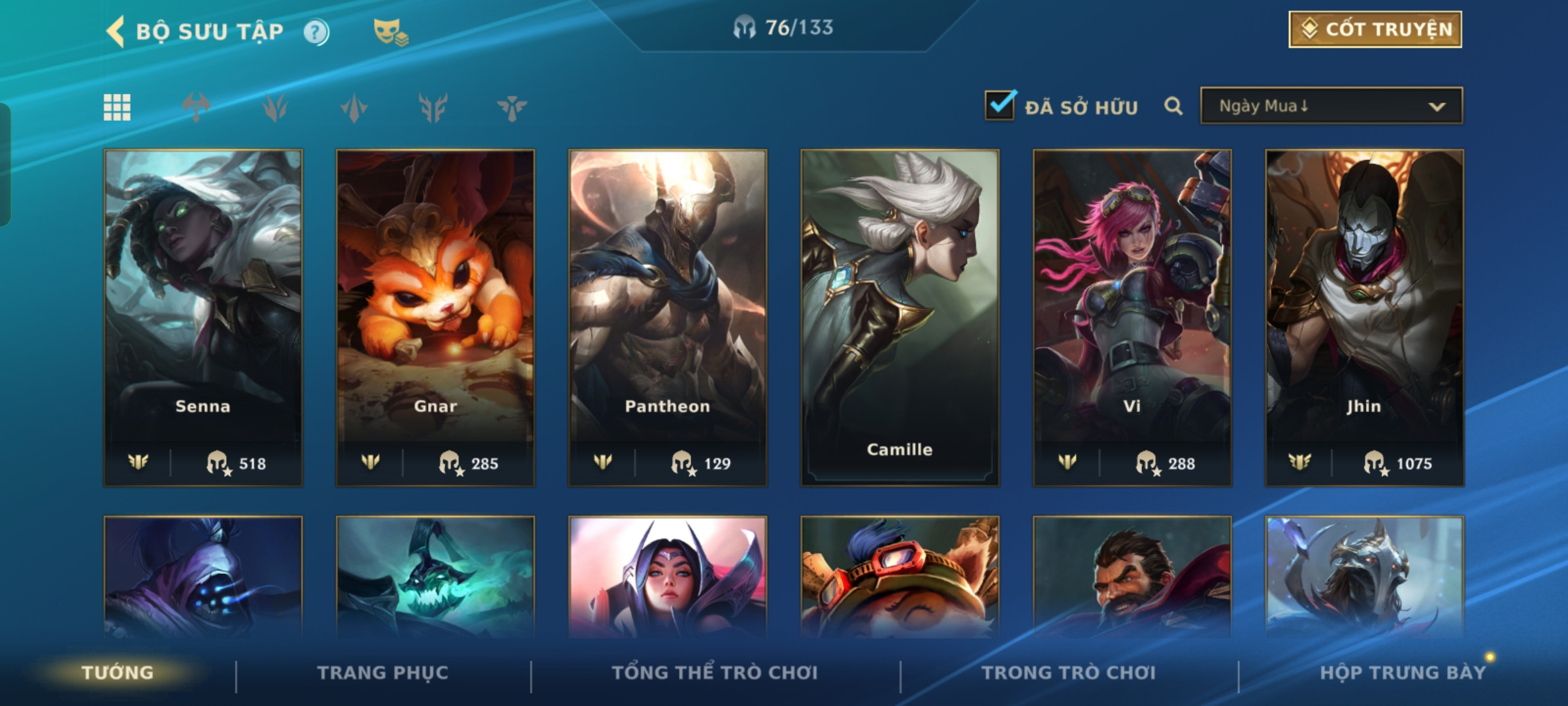Choose the Gnar champion card
The height and width of the screenshot is (706, 1568).
pyautogui.click(x=435, y=317)
